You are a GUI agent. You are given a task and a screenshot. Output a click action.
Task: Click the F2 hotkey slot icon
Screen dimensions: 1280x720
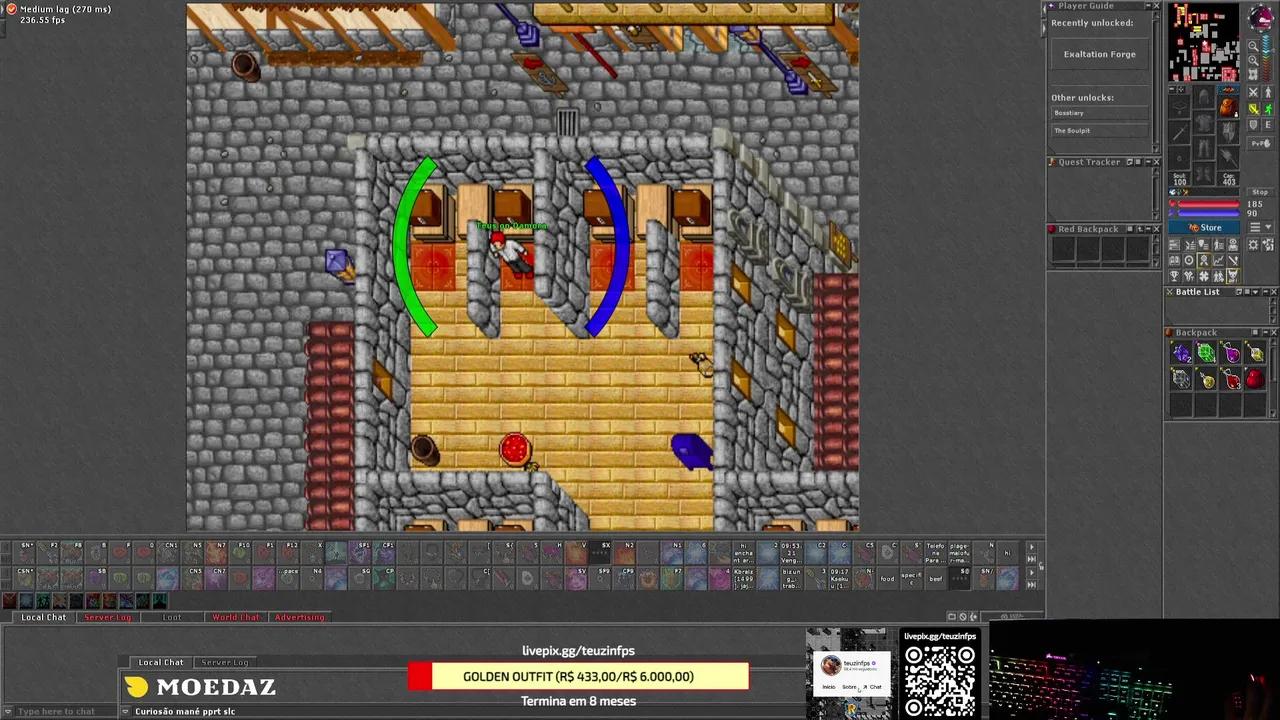[50, 553]
